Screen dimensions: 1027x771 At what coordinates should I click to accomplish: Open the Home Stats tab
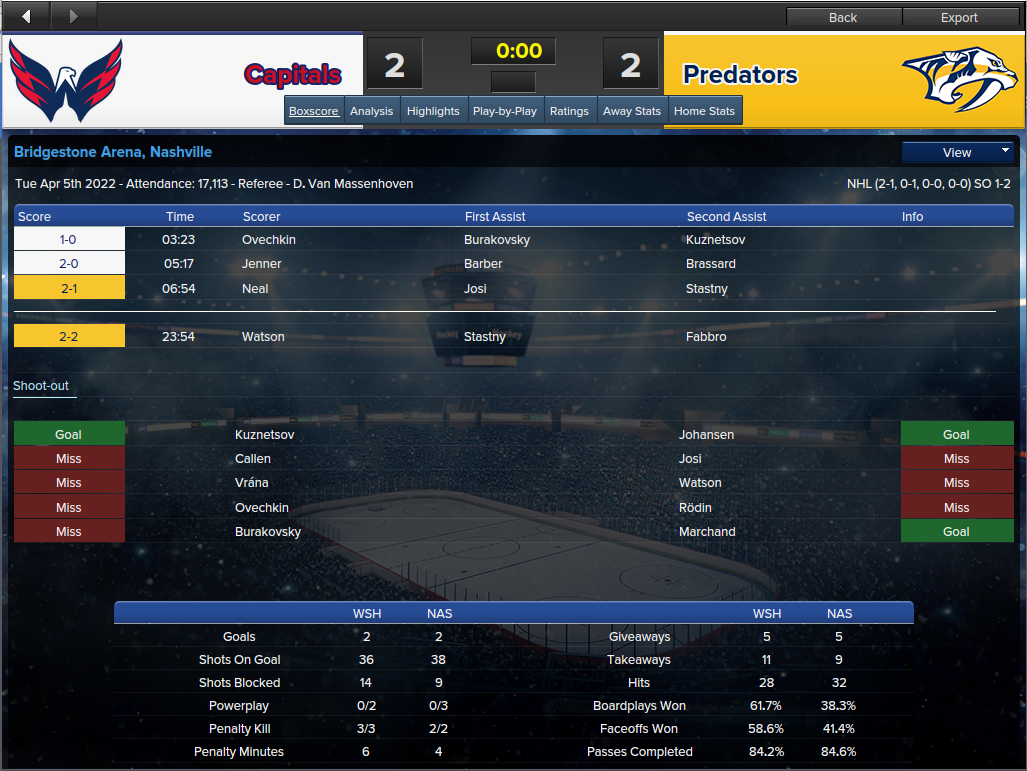tap(704, 111)
